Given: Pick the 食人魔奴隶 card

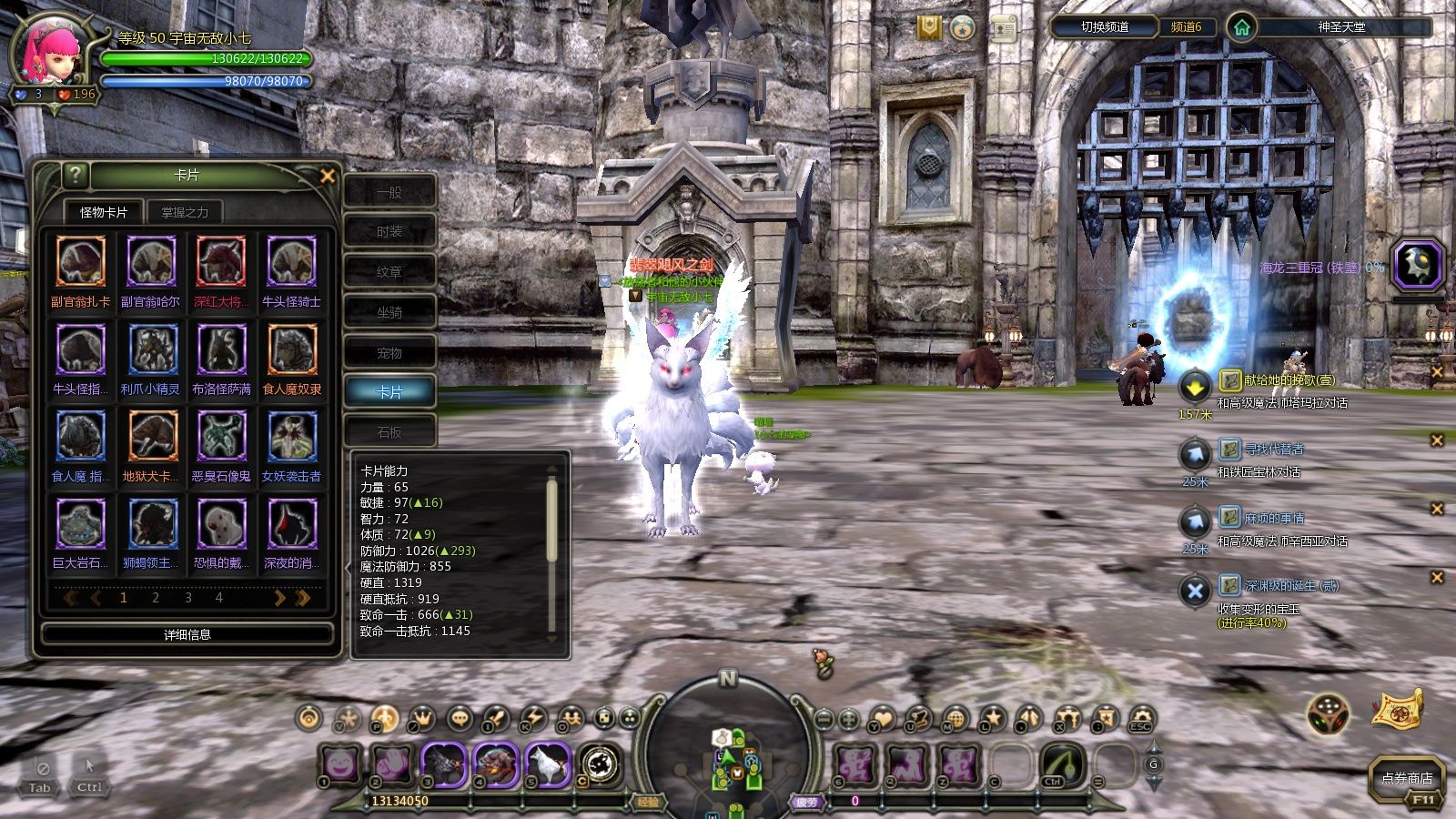Looking at the screenshot, I should (291, 349).
